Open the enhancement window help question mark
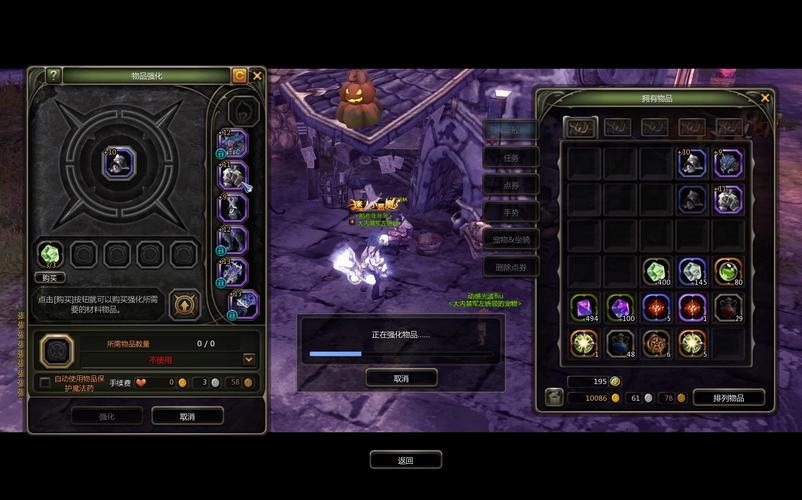 pos(53,76)
